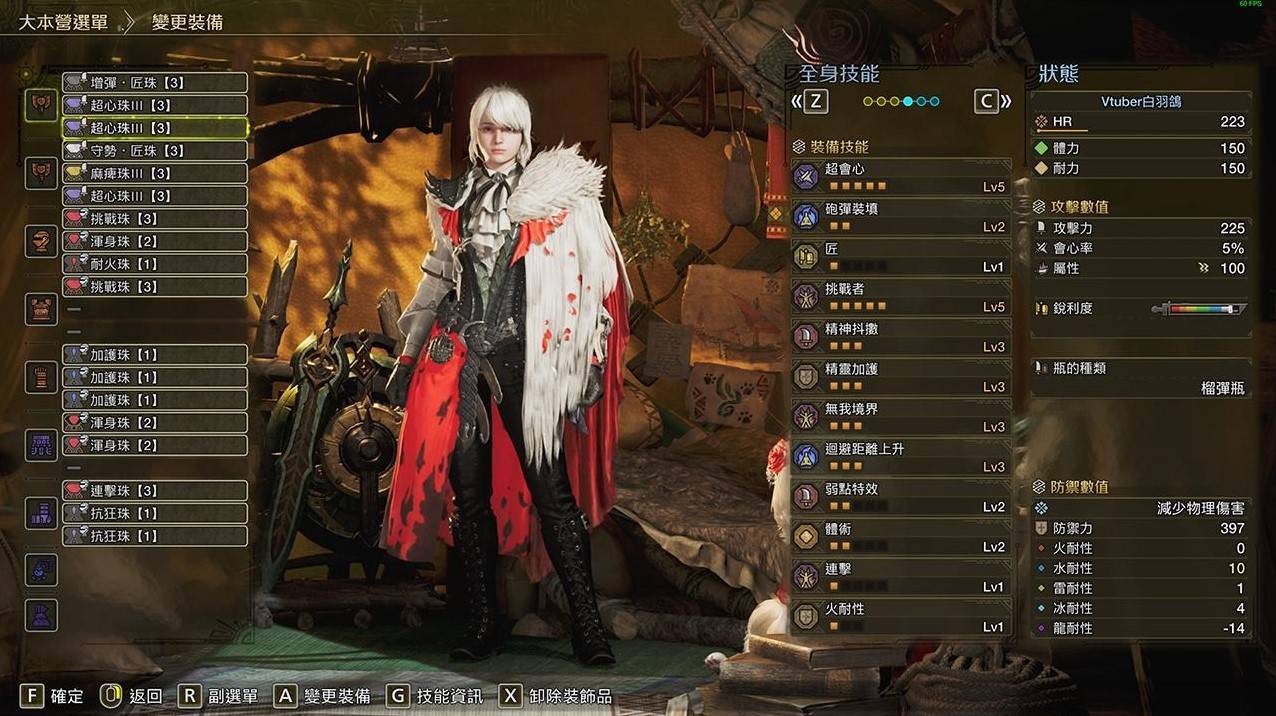Click the 體術 skill entry

[x=900, y=537]
